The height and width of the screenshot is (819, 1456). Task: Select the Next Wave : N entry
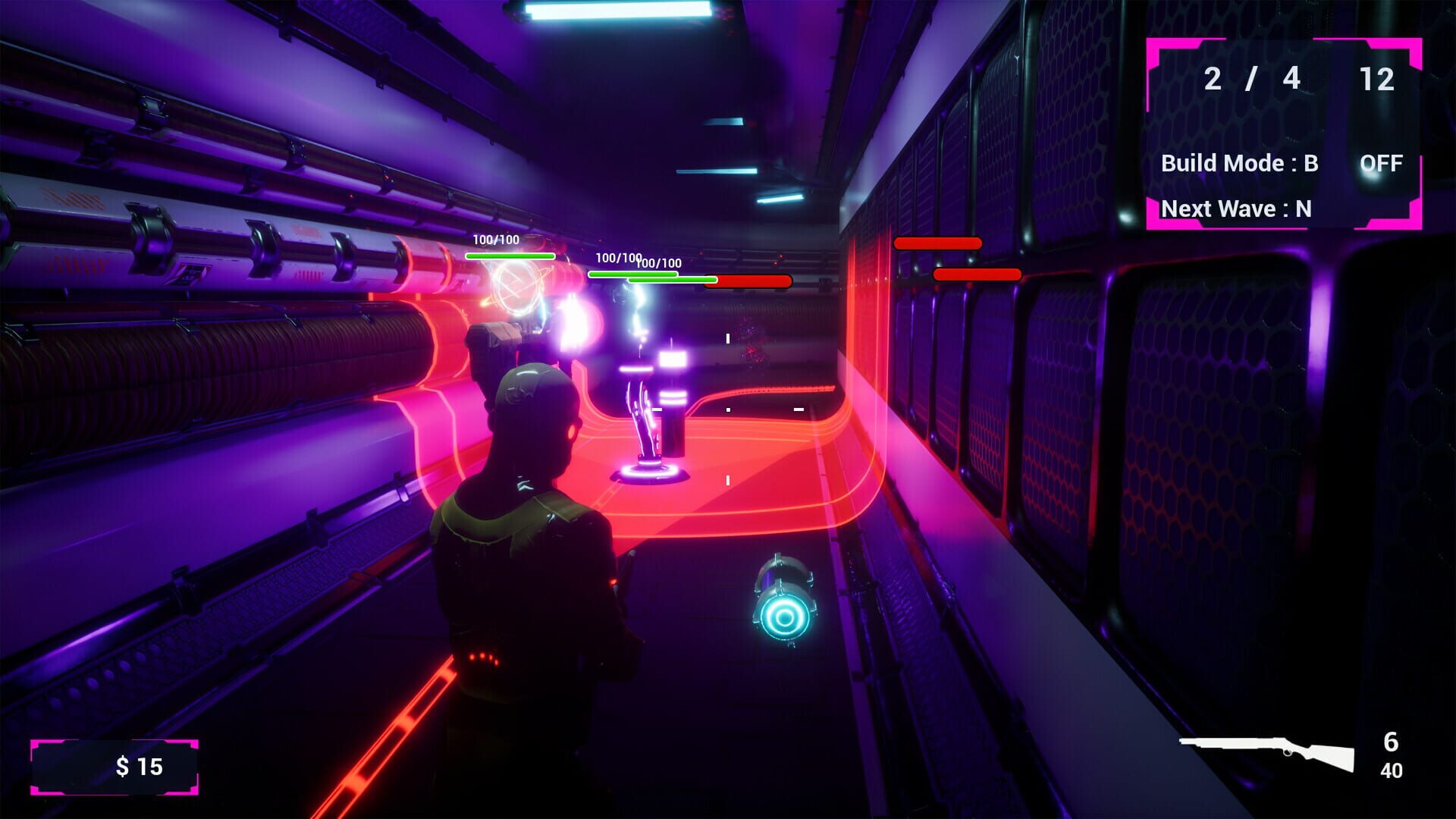(x=1236, y=209)
